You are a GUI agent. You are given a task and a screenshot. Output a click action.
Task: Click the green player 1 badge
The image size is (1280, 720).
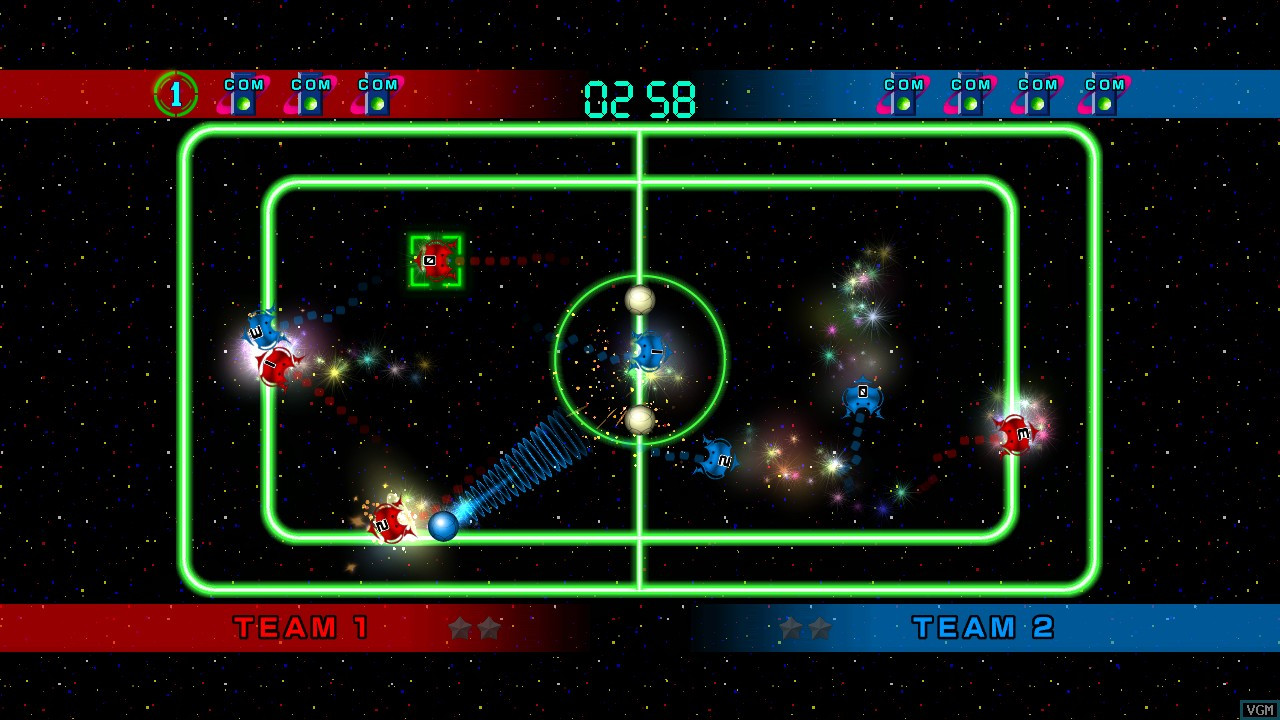coord(176,94)
